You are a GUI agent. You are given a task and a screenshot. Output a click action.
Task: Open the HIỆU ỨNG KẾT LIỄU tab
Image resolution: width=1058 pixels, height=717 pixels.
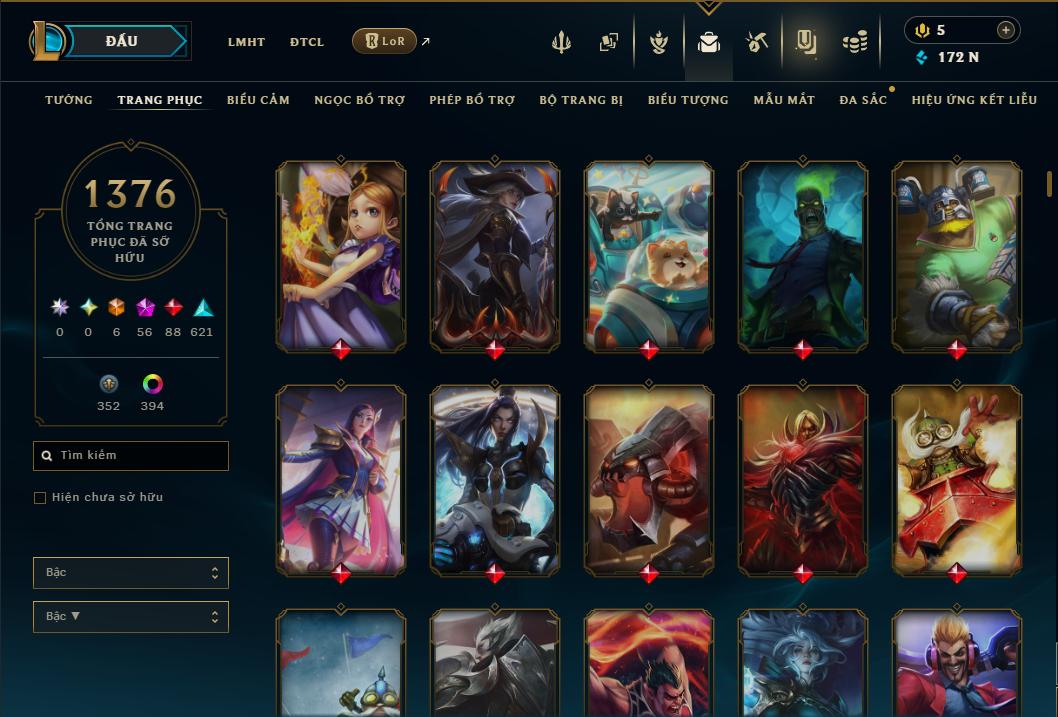point(974,100)
